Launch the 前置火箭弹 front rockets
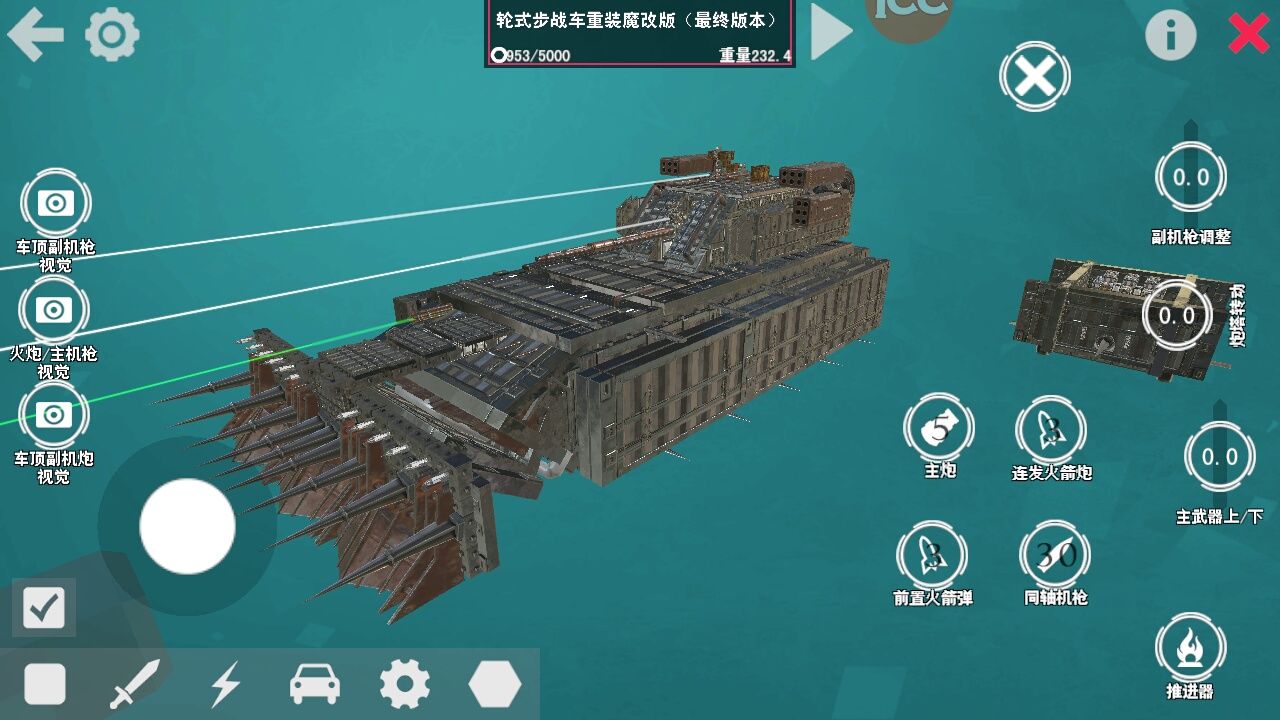Screen dimensions: 1280x720 click(x=932, y=555)
